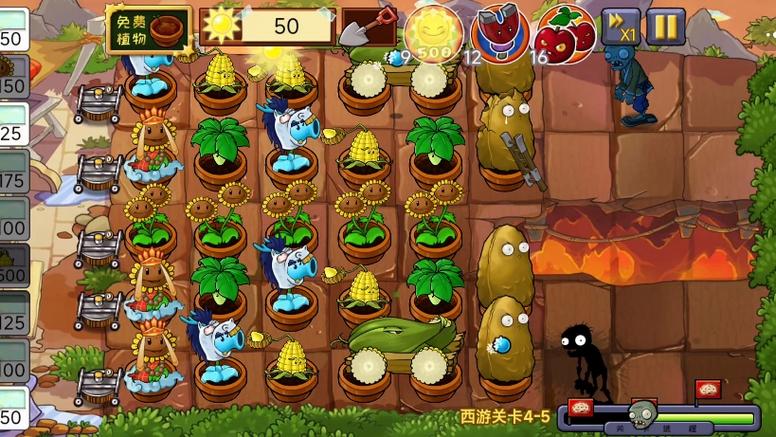Choose the 600-cost seed packet
The image size is (776, 437).
pos(13,267)
